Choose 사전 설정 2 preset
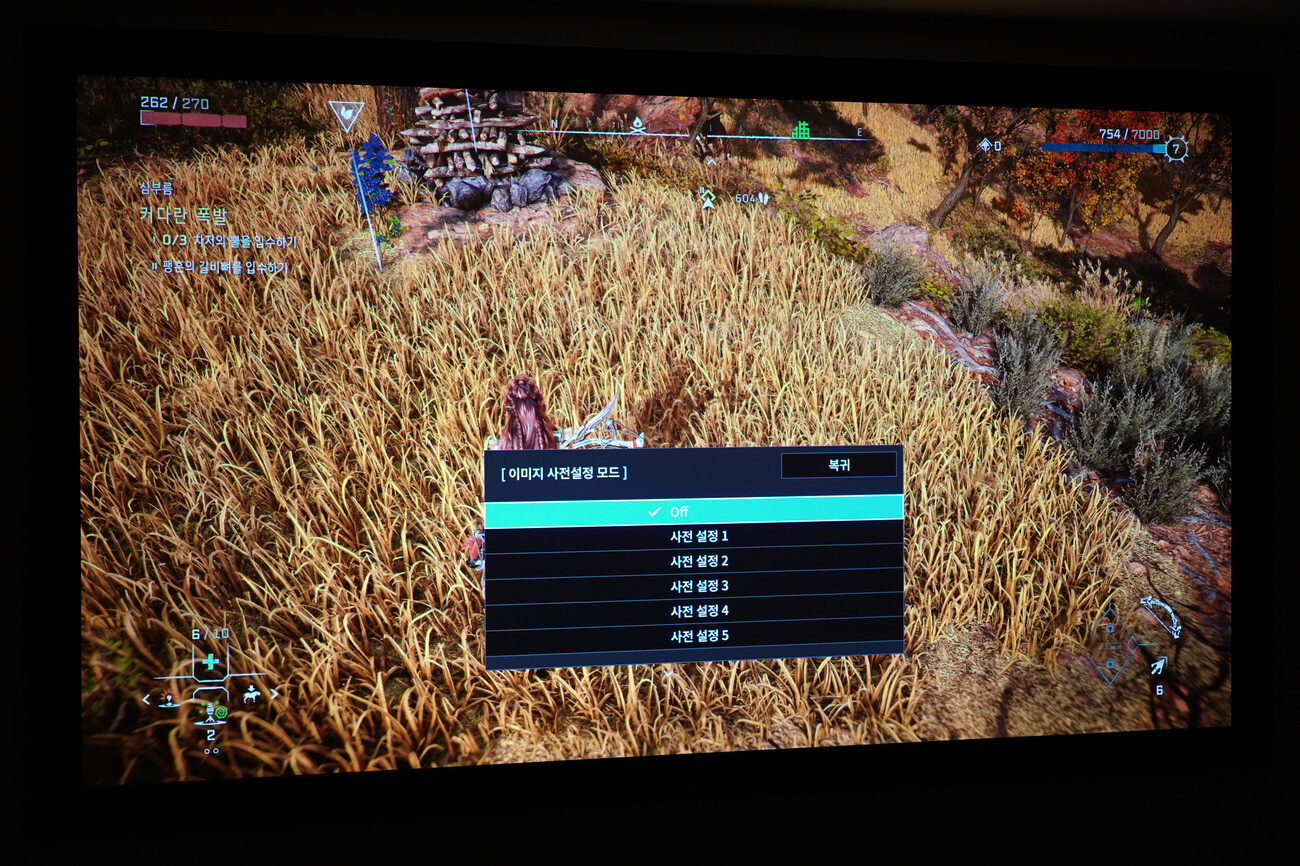Image resolution: width=1300 pixels, height=866 pixels. point(694,561)
